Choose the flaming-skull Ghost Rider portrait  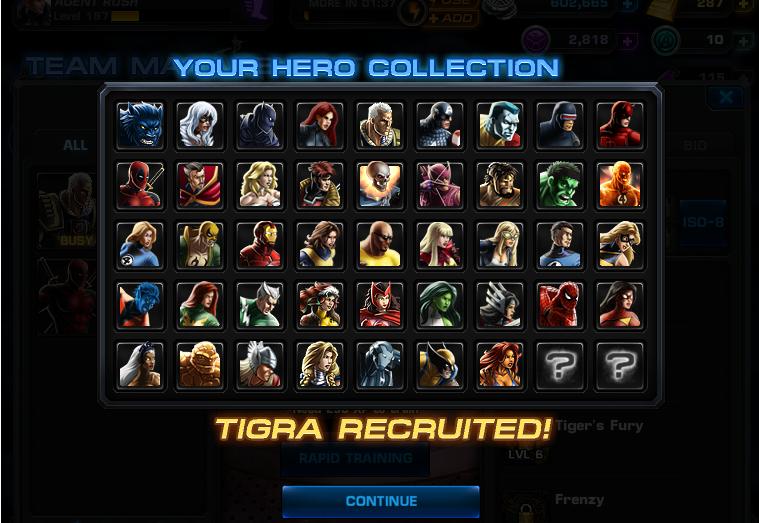click(x=380, y=186)
